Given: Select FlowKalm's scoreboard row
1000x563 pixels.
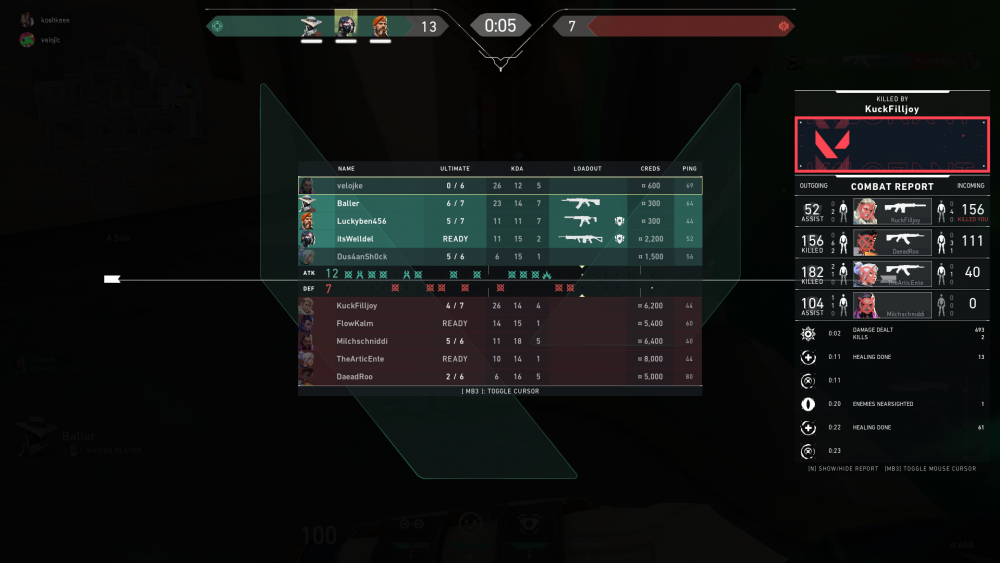Looking at the screenshot, I should [x=500, y=323].
